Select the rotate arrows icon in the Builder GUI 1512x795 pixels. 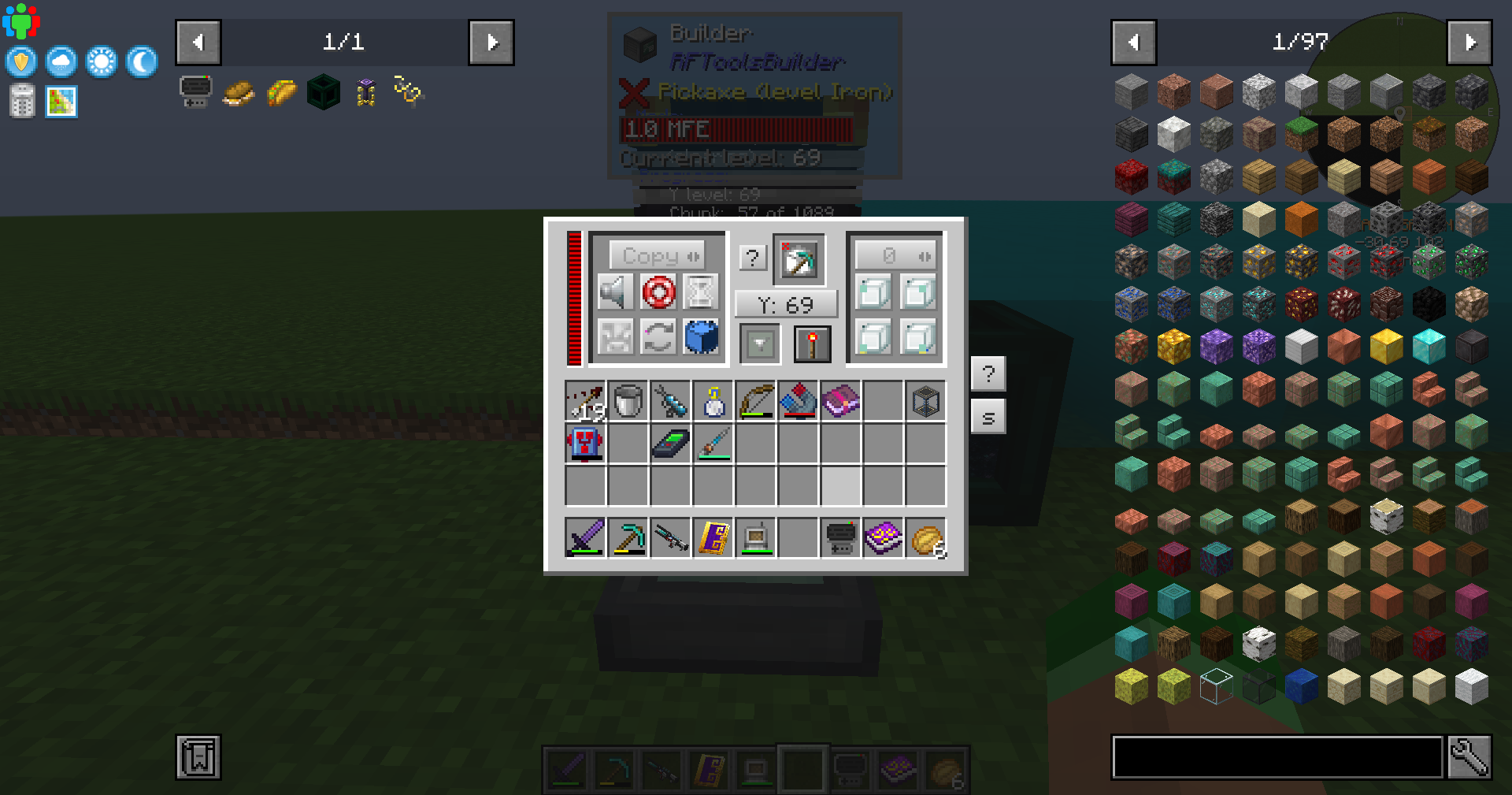[658, 336]
